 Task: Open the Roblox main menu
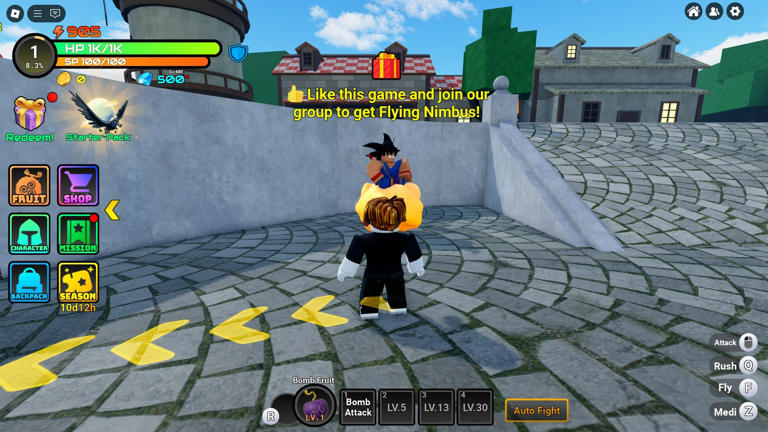tap(16, 13)
